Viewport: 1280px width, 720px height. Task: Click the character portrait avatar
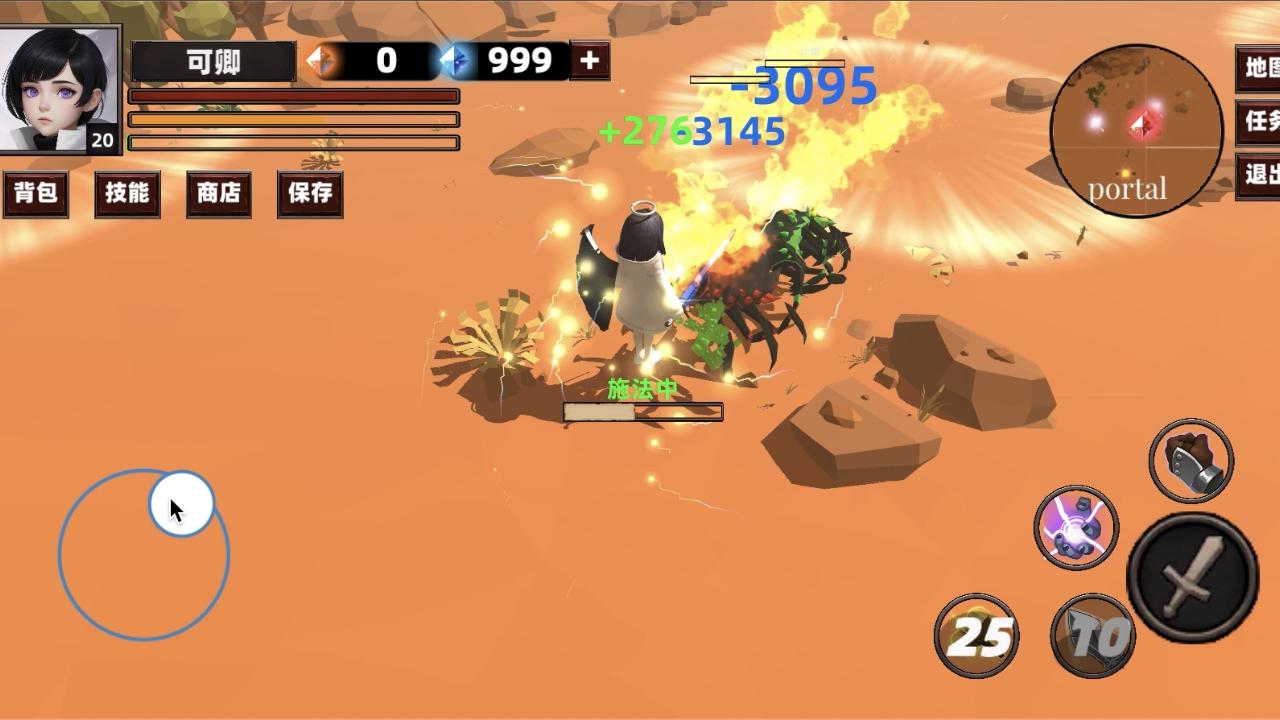pos(60,89)
